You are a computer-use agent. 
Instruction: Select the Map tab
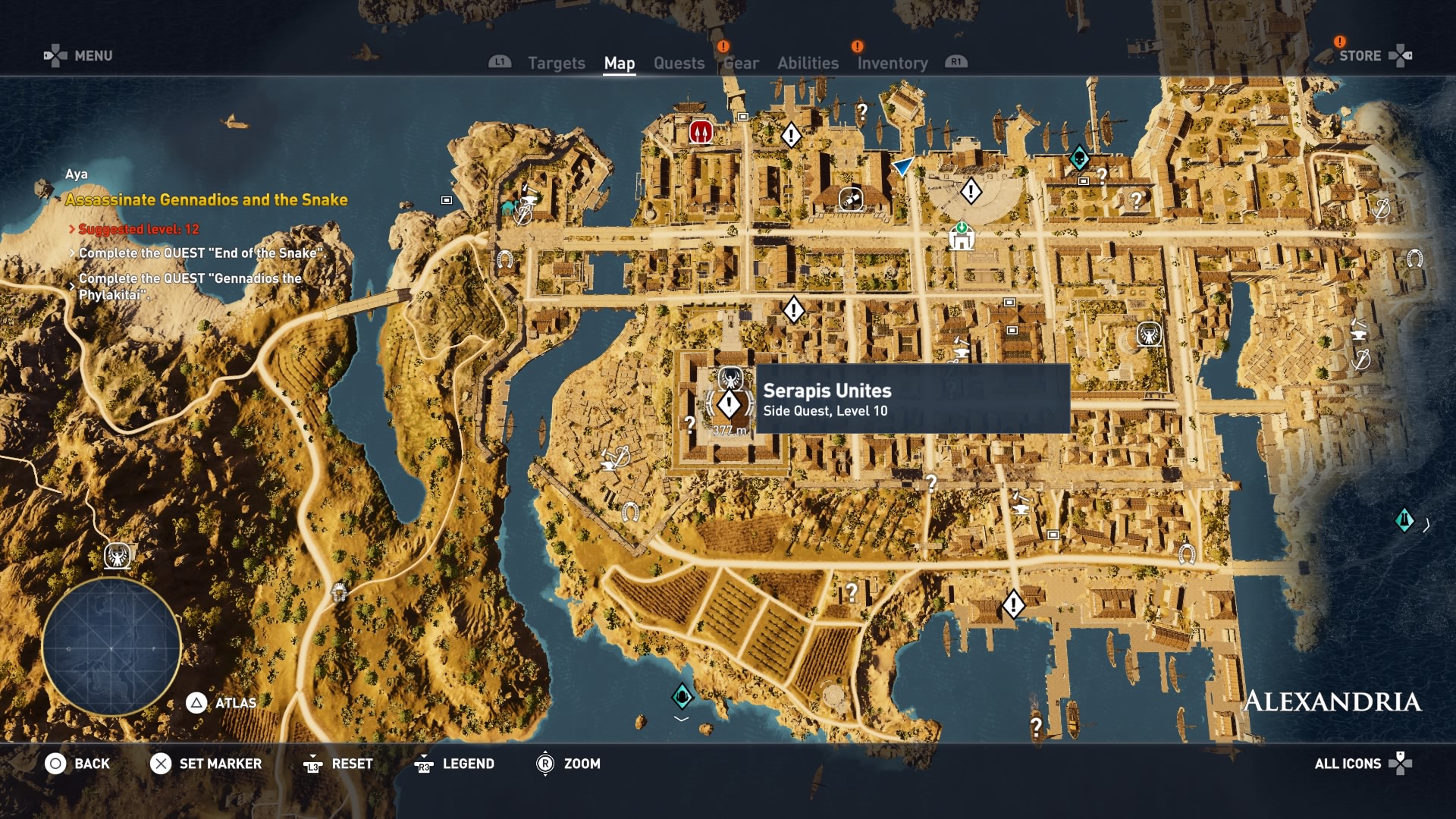619,64
